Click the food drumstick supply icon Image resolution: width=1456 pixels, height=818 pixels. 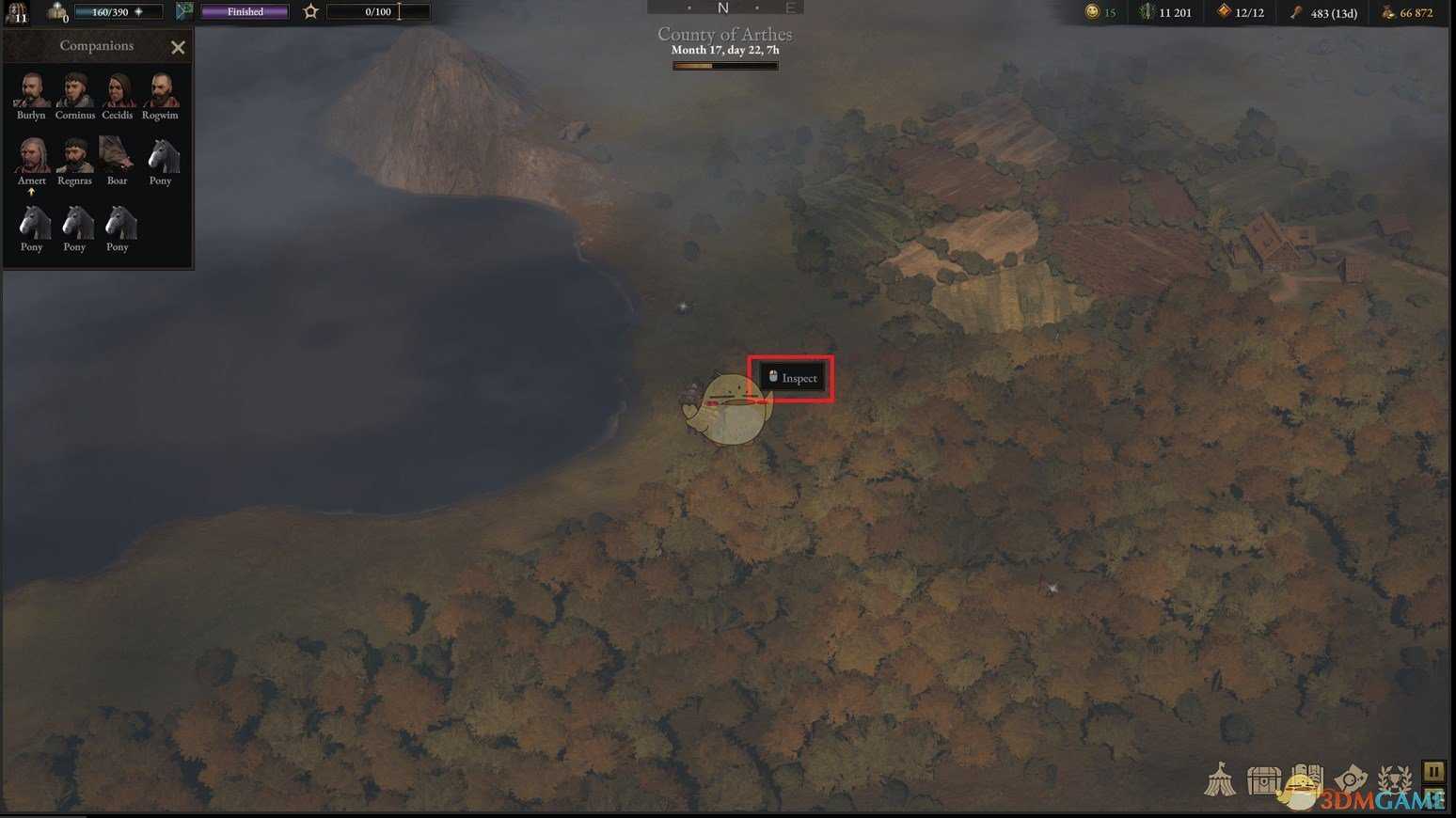(x=1296, y=12)
